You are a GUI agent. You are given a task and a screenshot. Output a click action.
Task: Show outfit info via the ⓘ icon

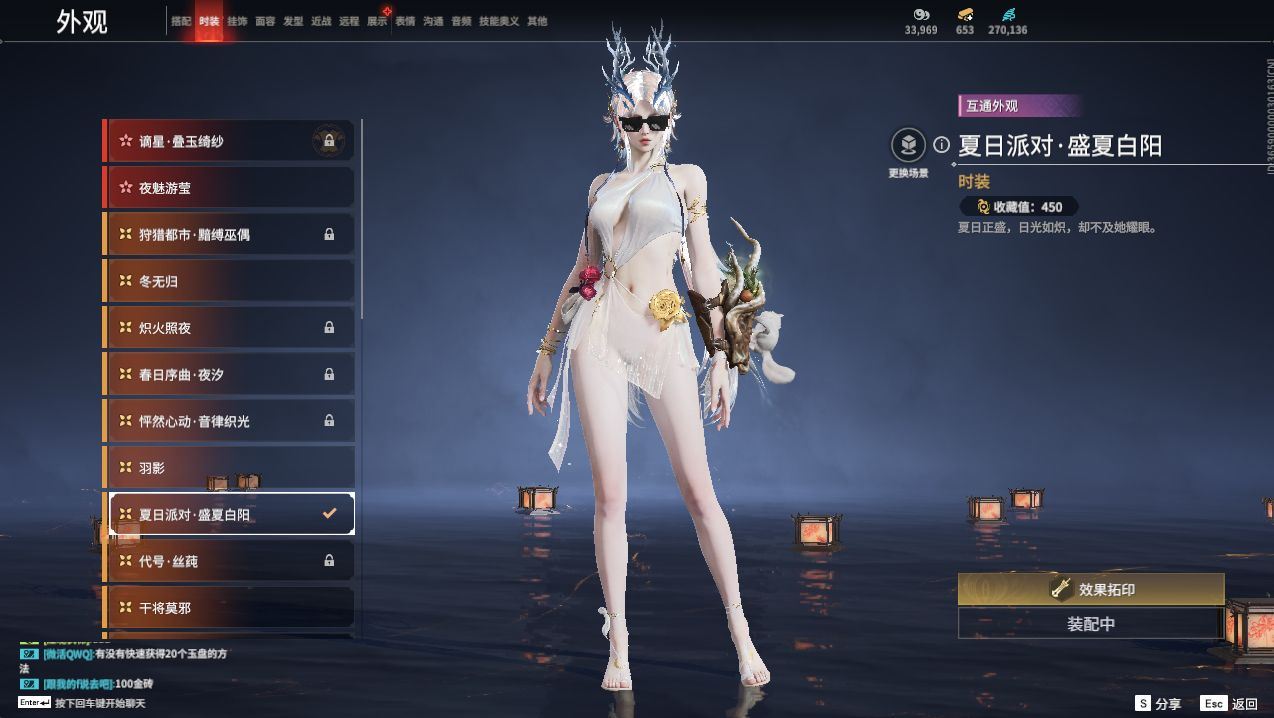coord(941,145)
